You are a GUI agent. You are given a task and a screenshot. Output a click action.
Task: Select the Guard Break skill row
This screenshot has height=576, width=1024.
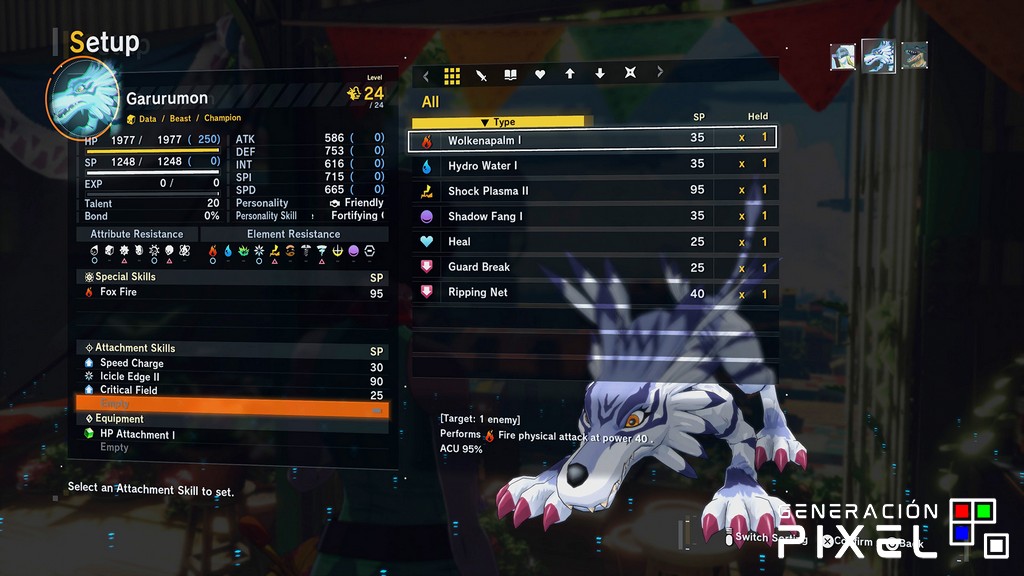(x=592, y=267)
